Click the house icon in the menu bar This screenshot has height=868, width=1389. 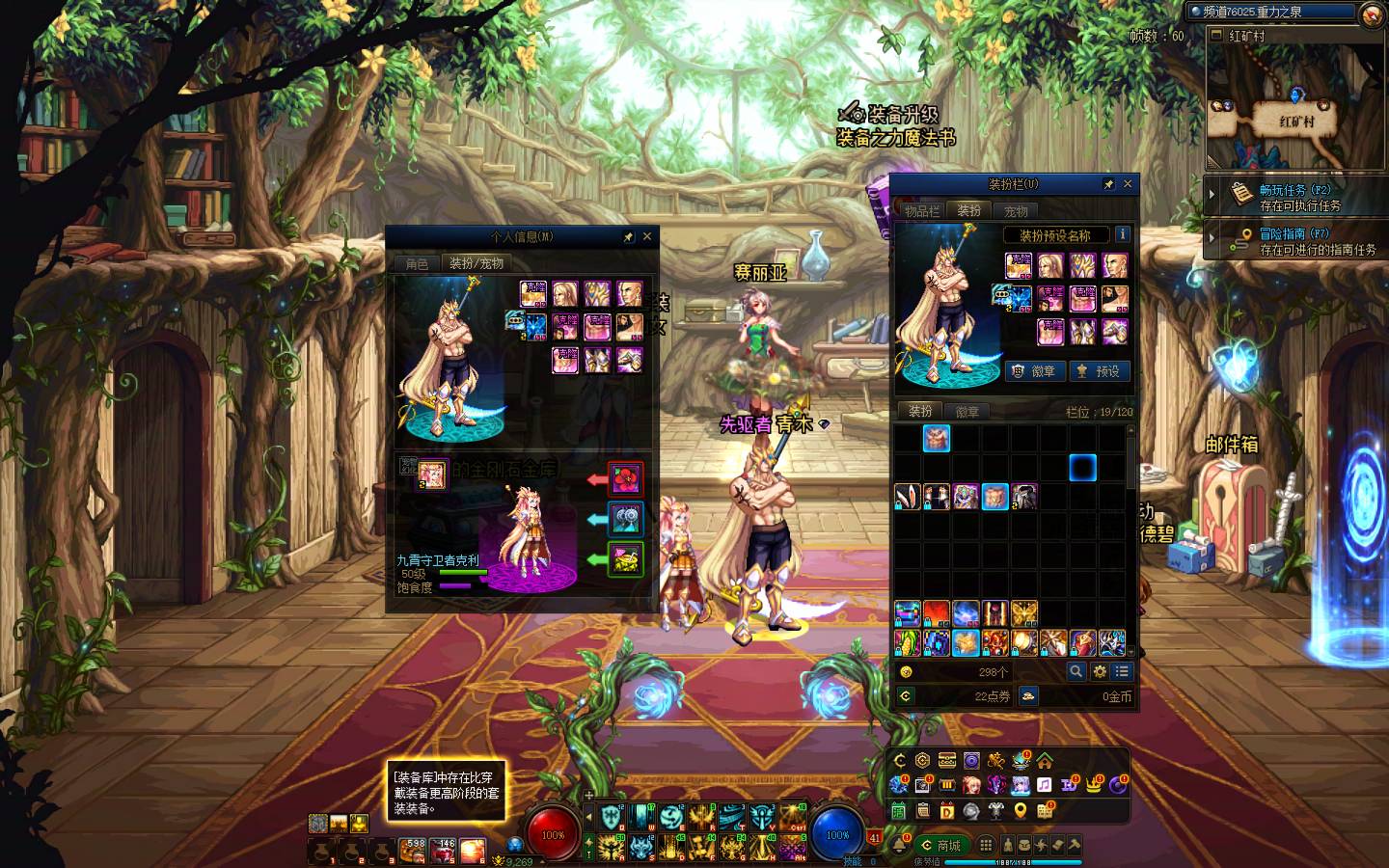coord(1045,761)
